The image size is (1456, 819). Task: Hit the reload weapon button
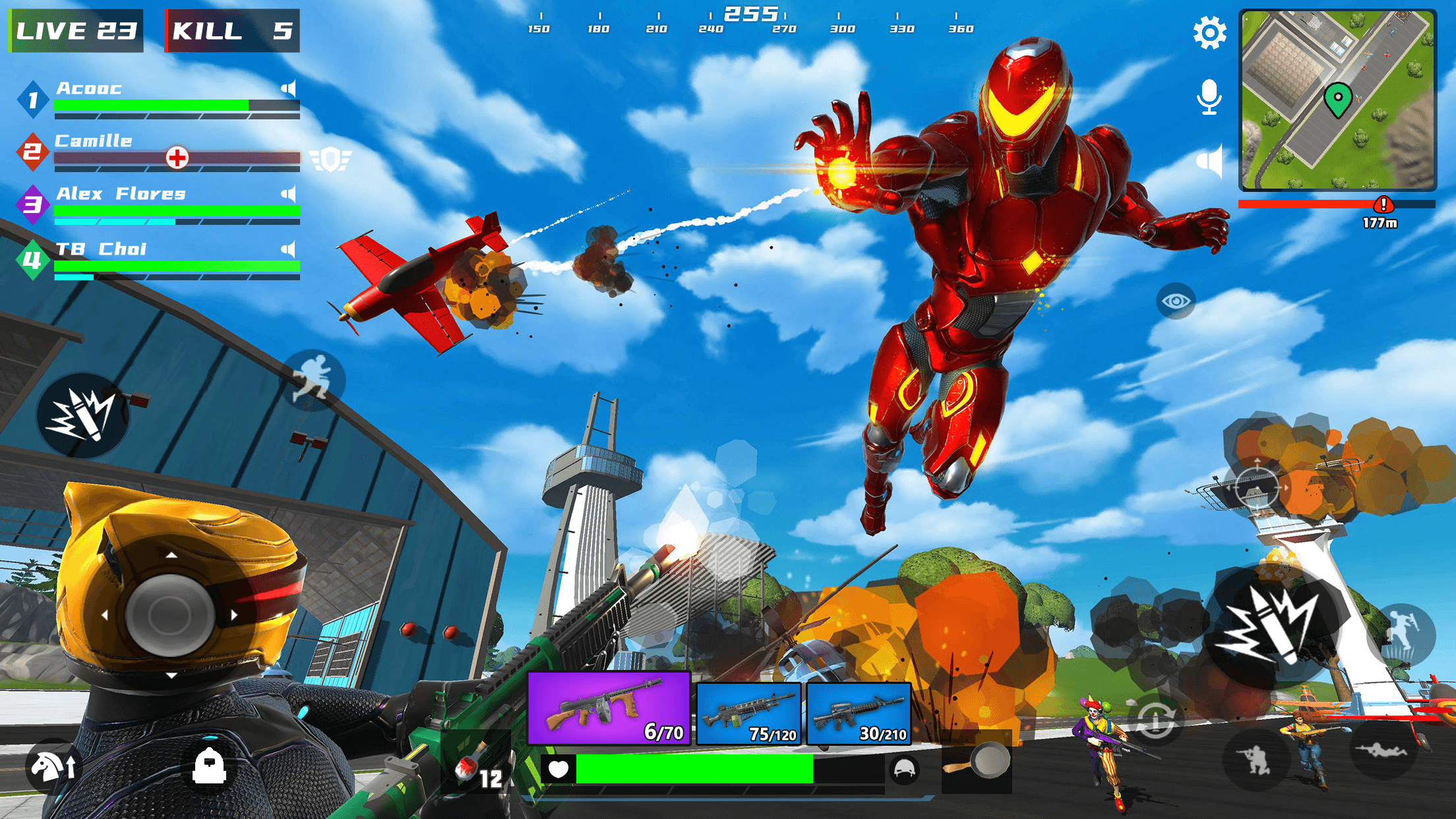(x=1155, y=720)
